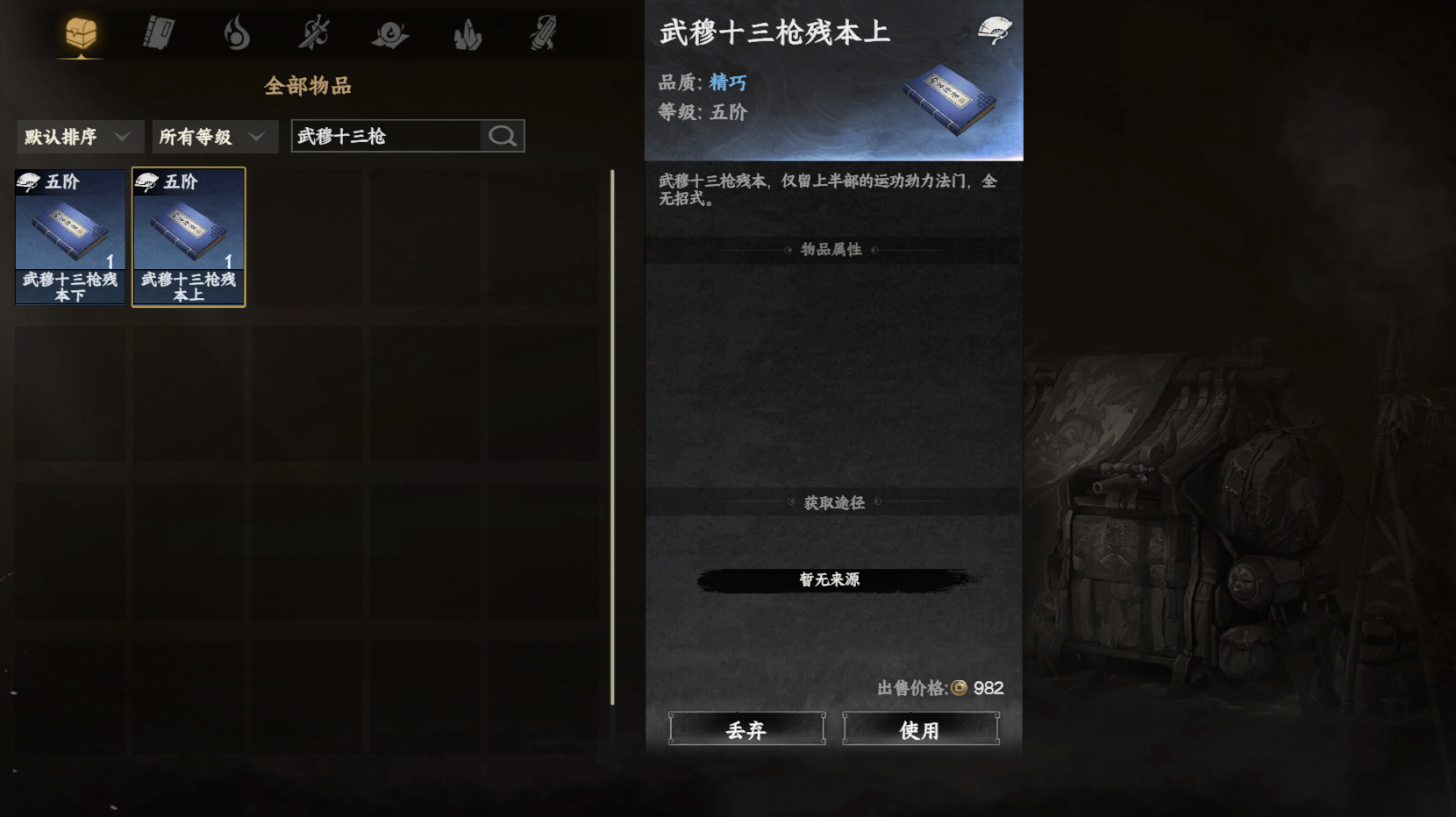Viewport: 1456px width, 817px height.
Task: Select the 武穆十三枪残本下 item slot
Action: [70, 237]
